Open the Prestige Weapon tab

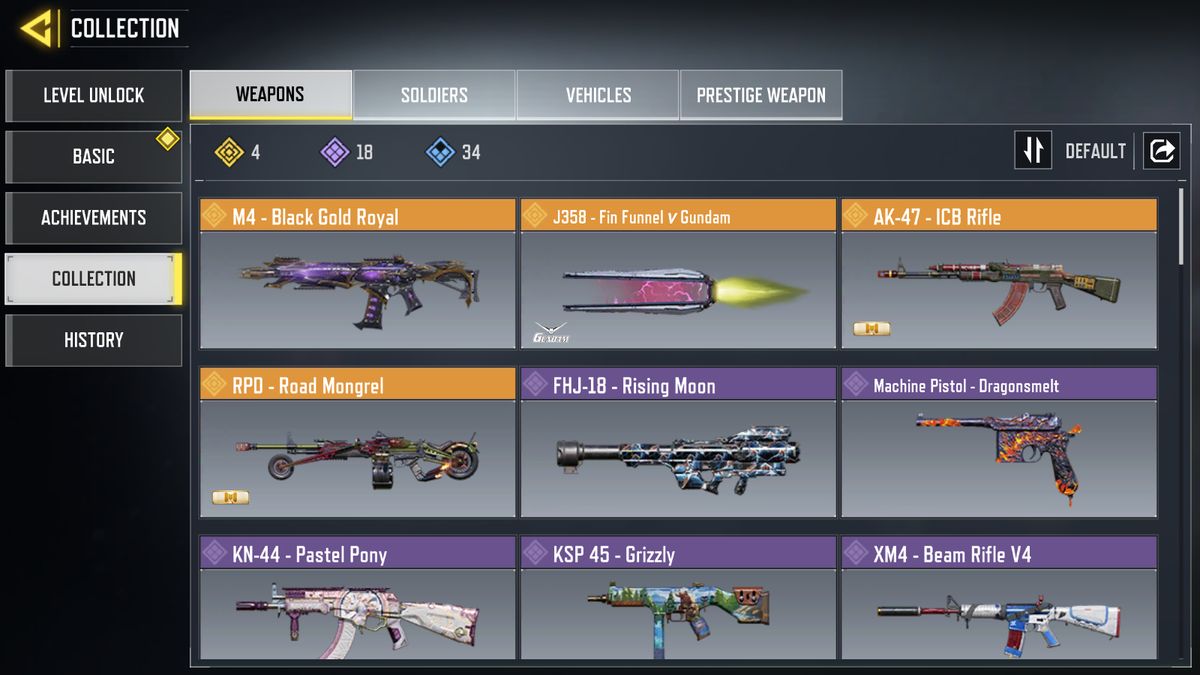click(761, 96)
